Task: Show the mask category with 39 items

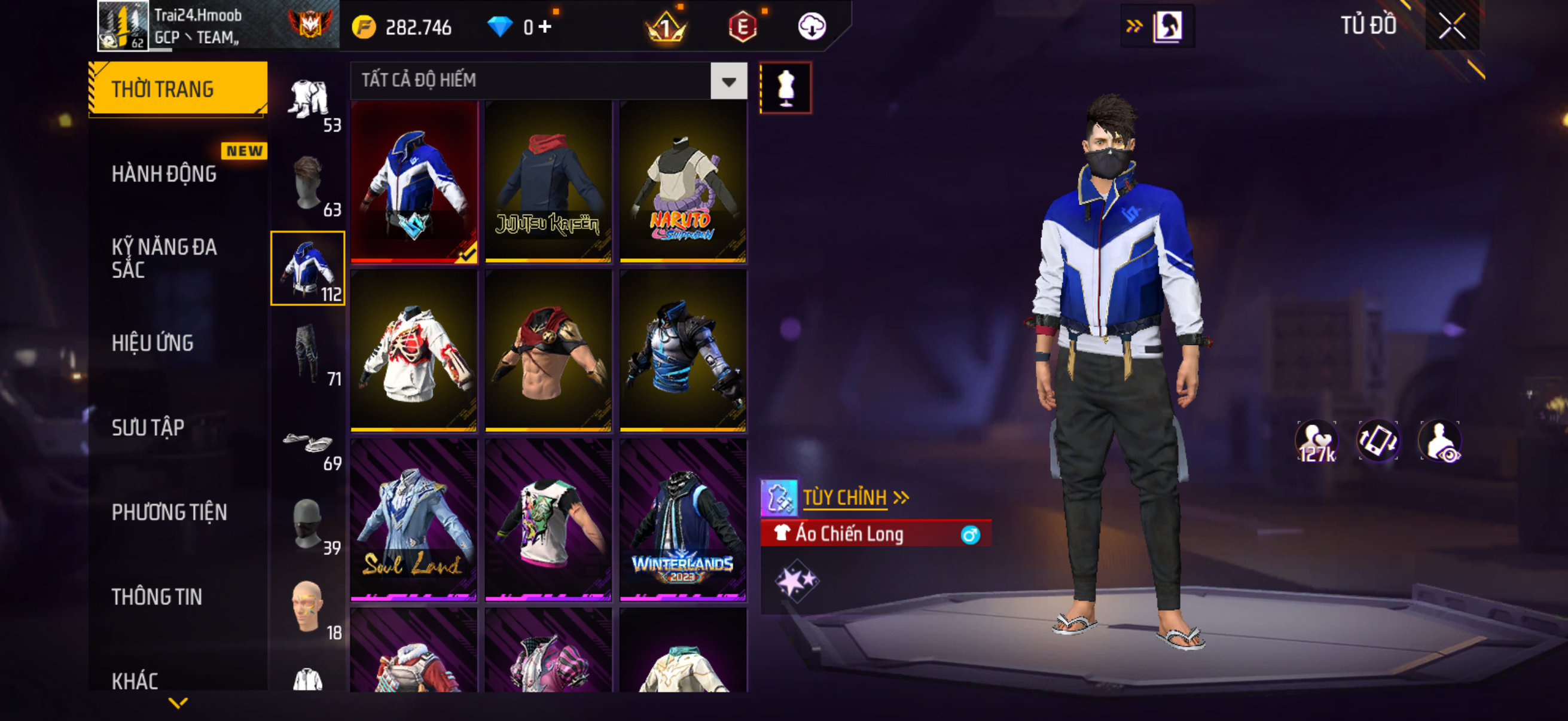Action: point(309,523)
